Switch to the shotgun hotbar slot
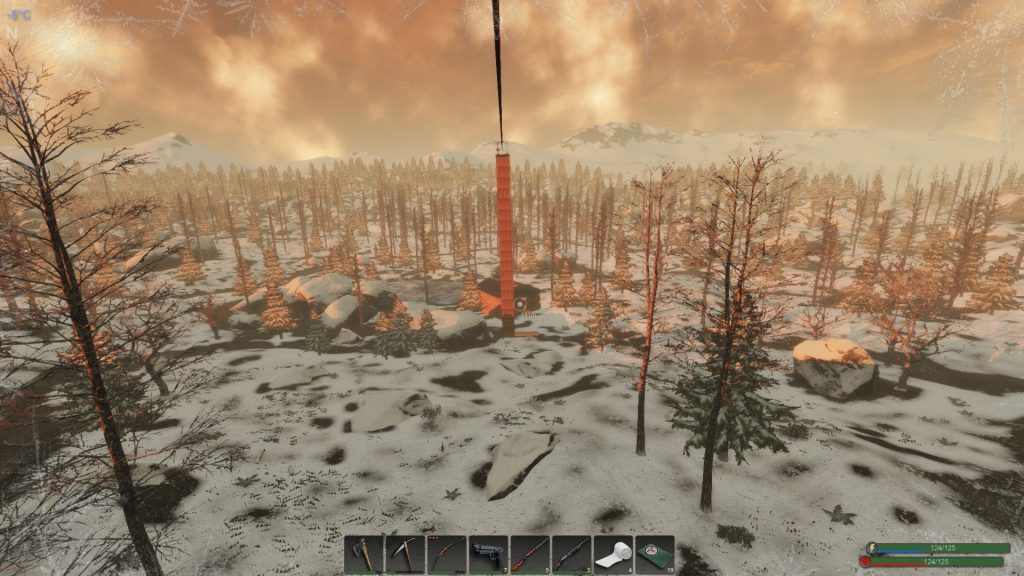The width and height of the screenshot is (1024, 576). coord(571,554)
